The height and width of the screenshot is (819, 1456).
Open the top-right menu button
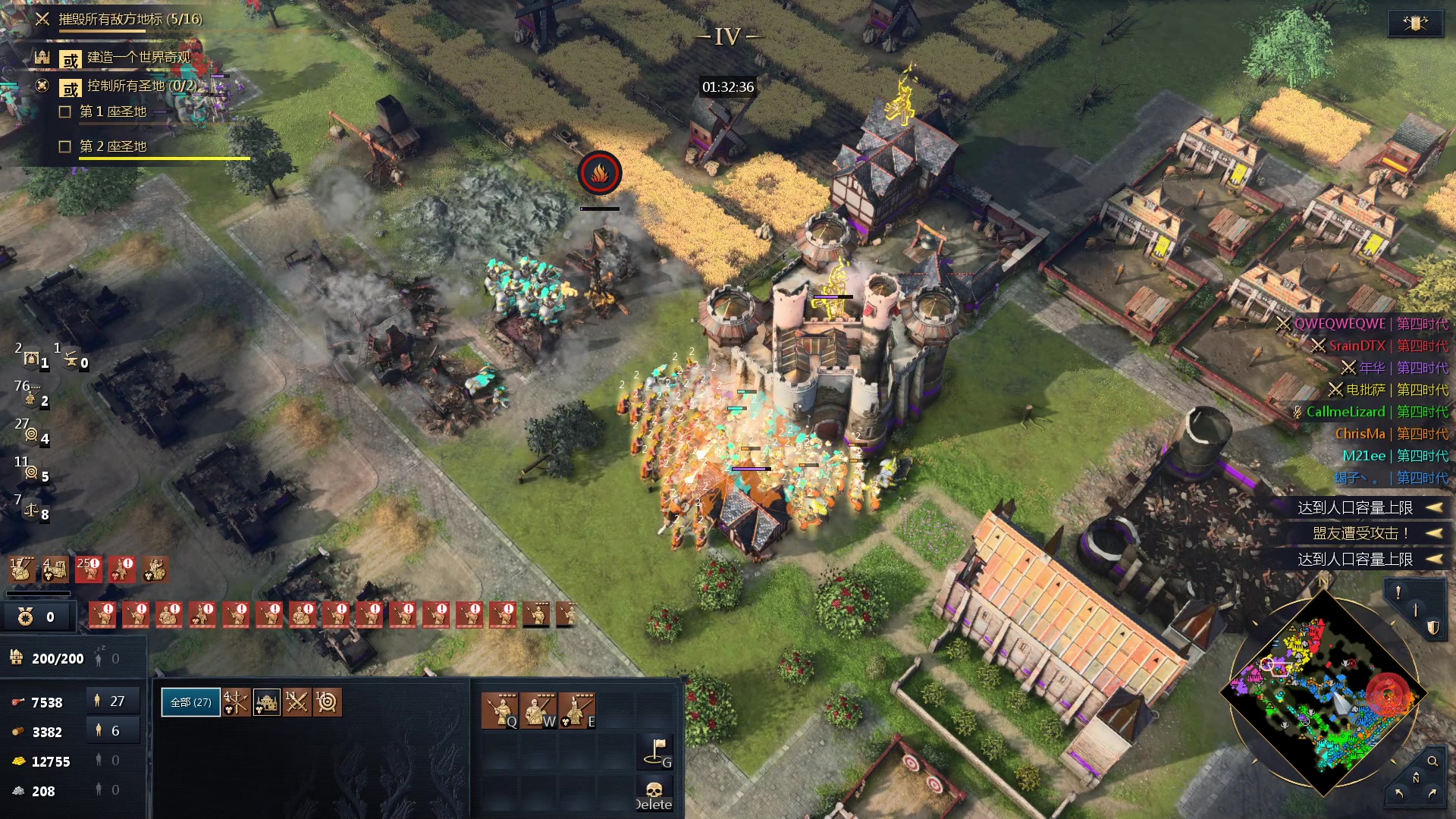1415,23
